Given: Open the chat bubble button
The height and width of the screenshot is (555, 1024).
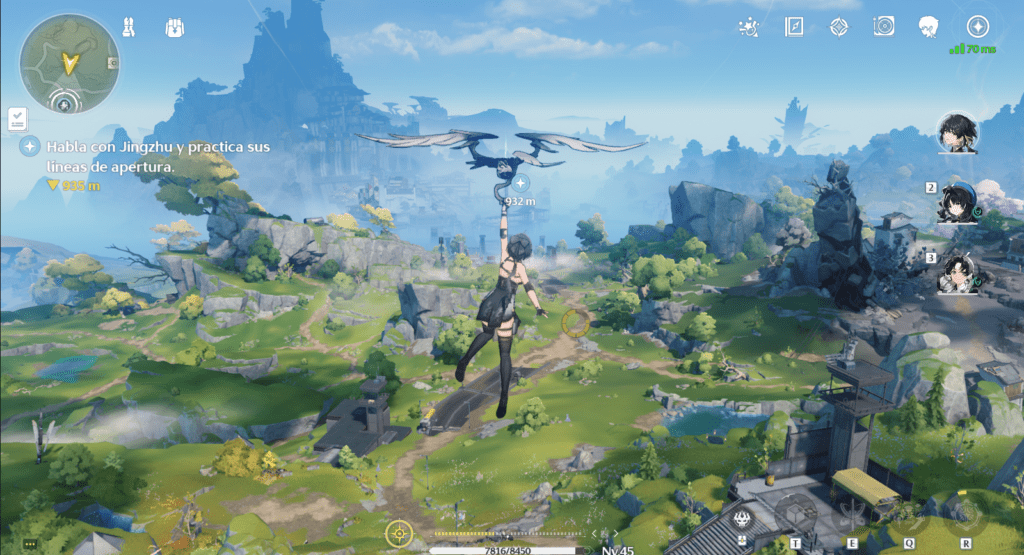Looking at the screenshot, I should 30,545.
